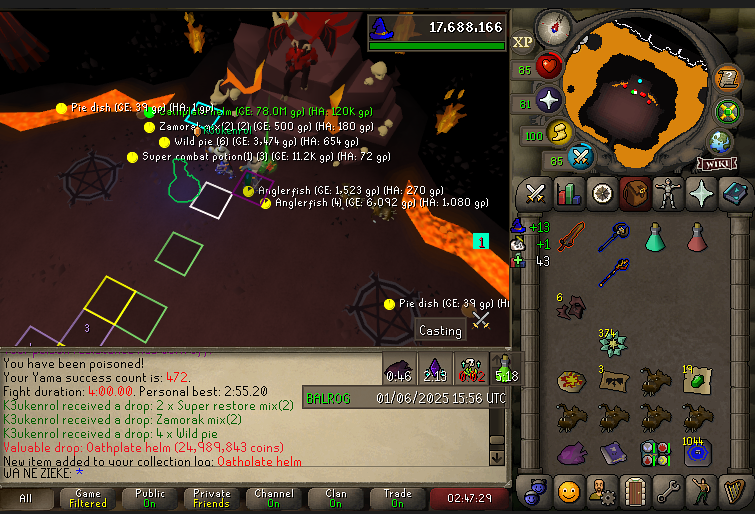Toggle run energy orb
Image resolution: width=755 pixels, height=514 pixels.
(x=559, y=132)
